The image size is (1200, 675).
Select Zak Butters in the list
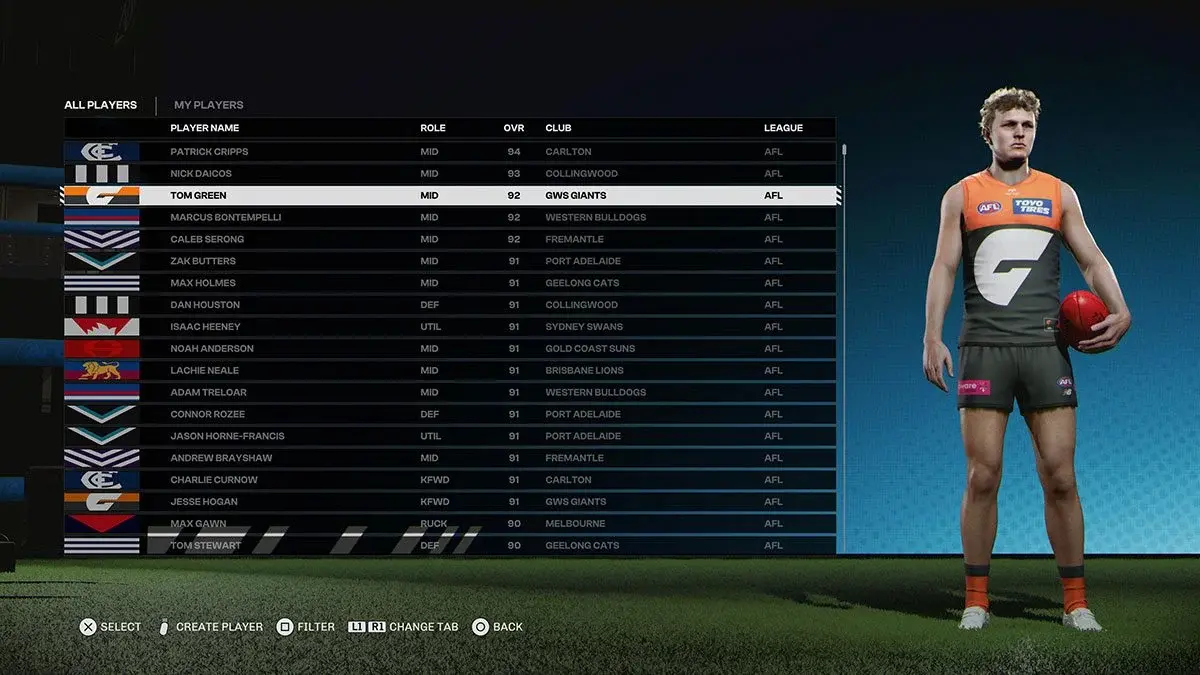[x=203, y=261]
